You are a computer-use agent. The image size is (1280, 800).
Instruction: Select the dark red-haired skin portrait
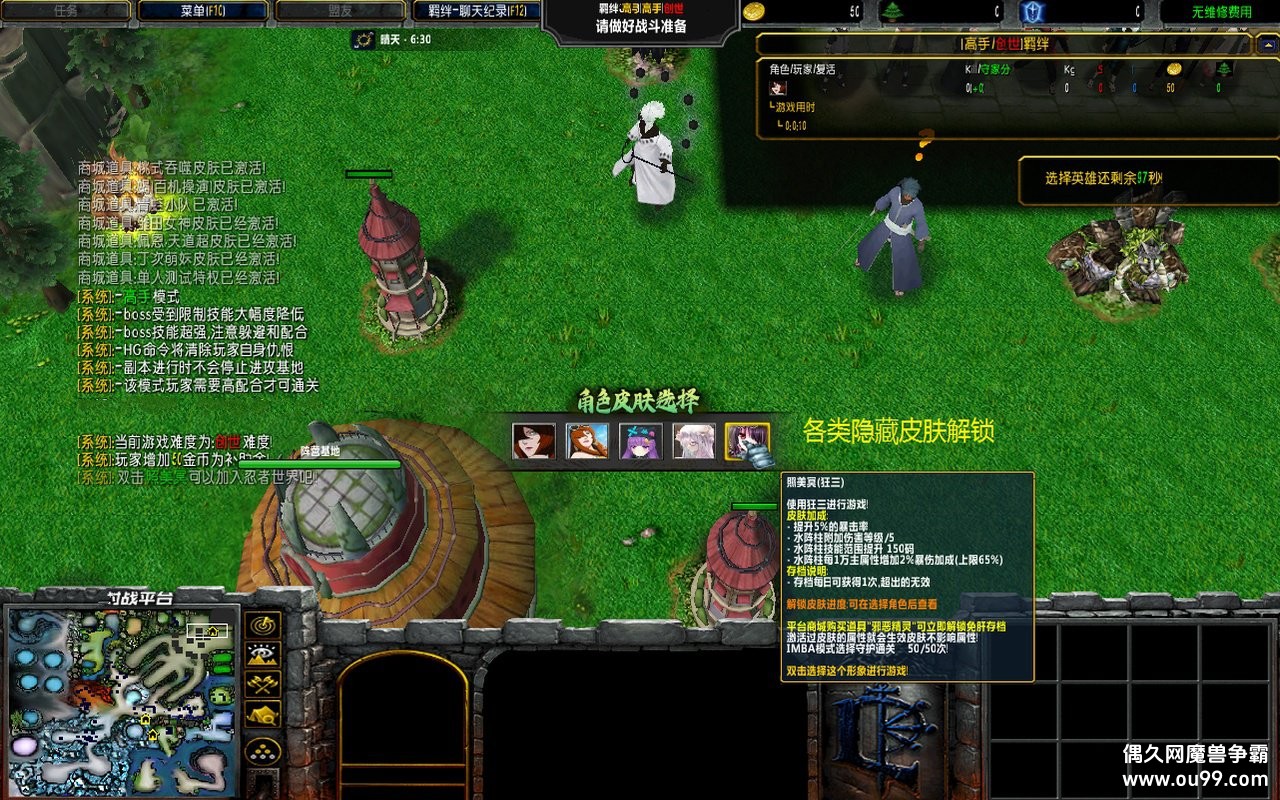tap(534, 441)
